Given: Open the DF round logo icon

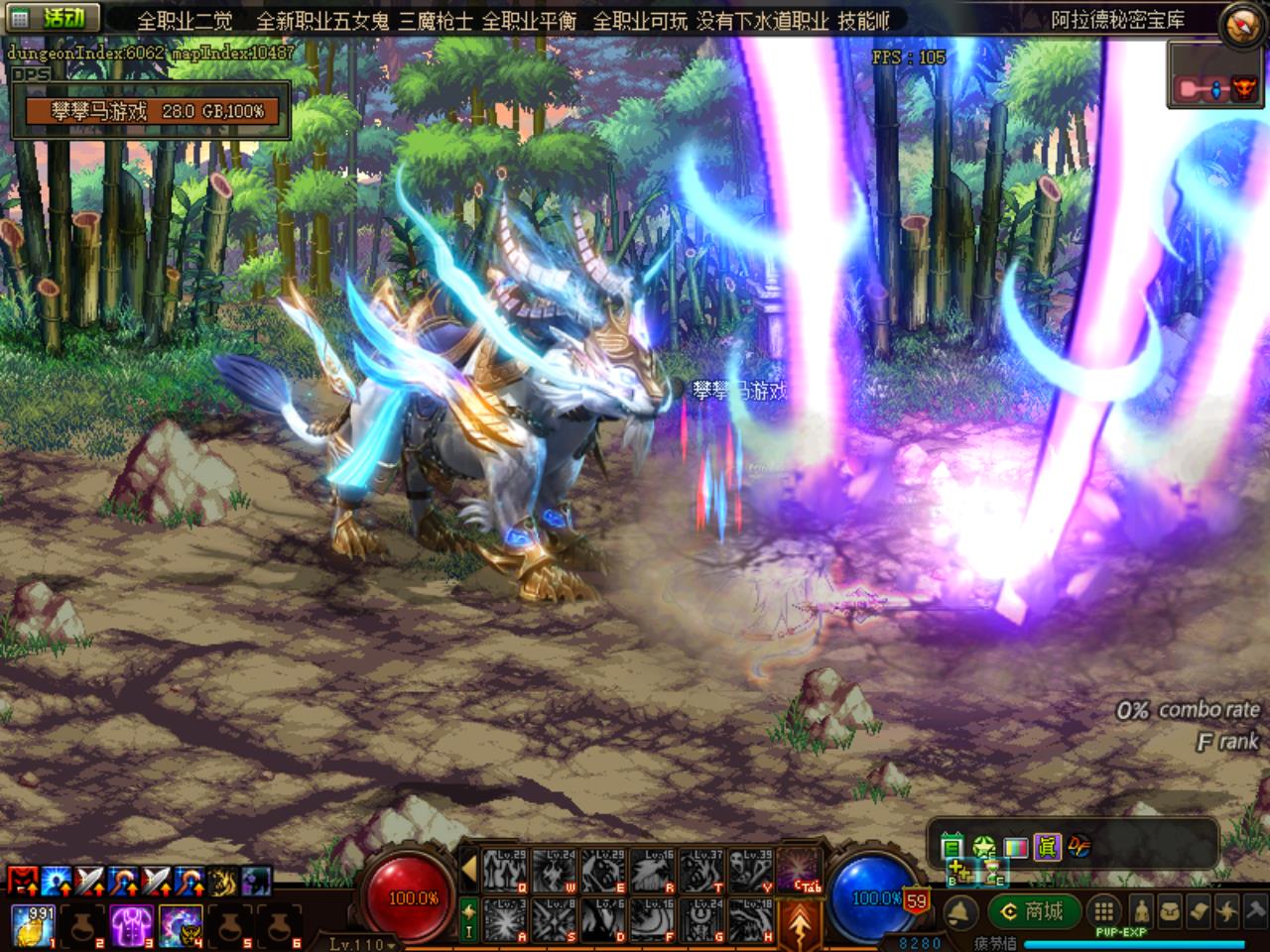Looking at the screenshot, I should pyautogui.click(x=1079, y=846).
